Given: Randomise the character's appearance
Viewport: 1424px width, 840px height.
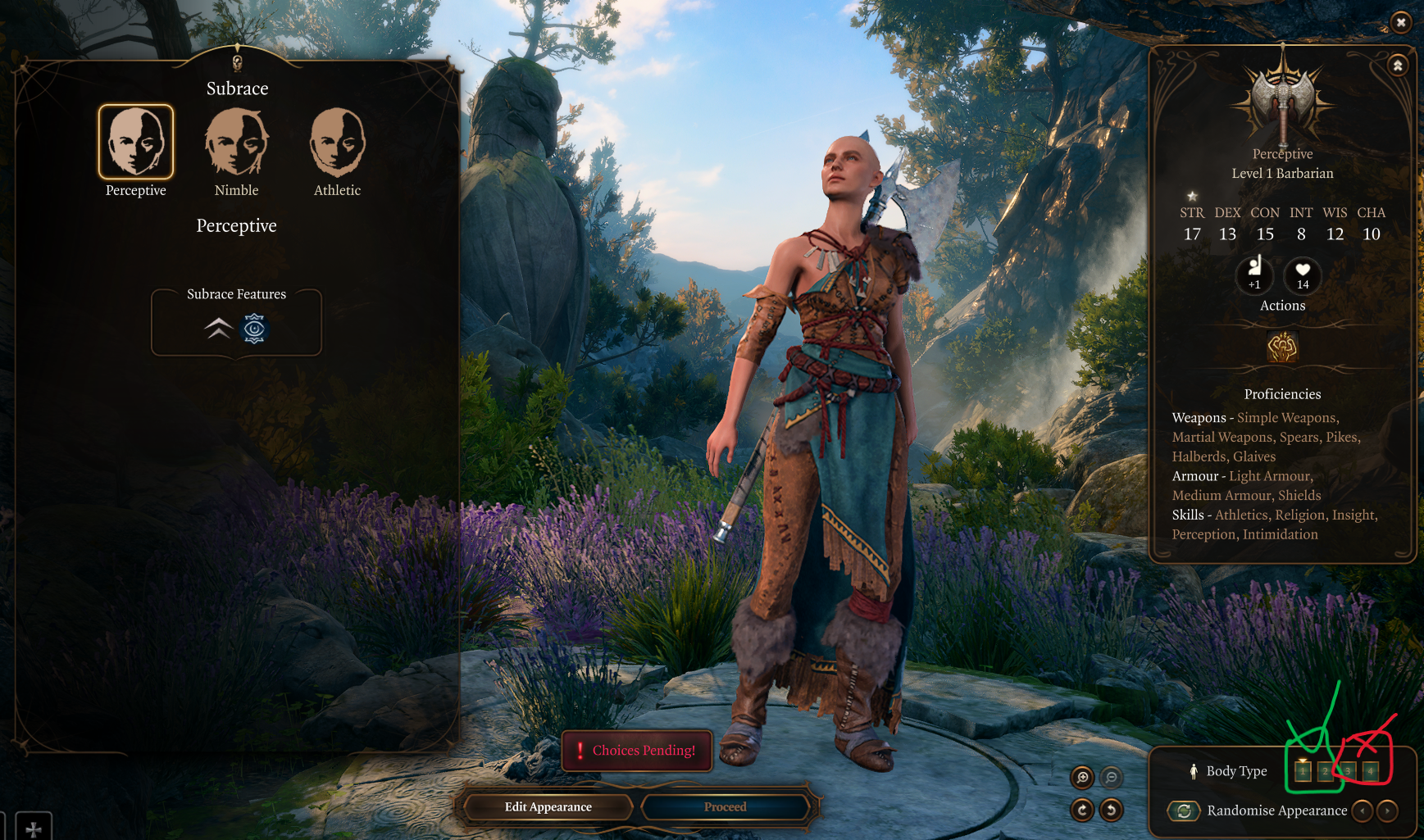Looking at the screenshot, I should [x=1184, y=810].
